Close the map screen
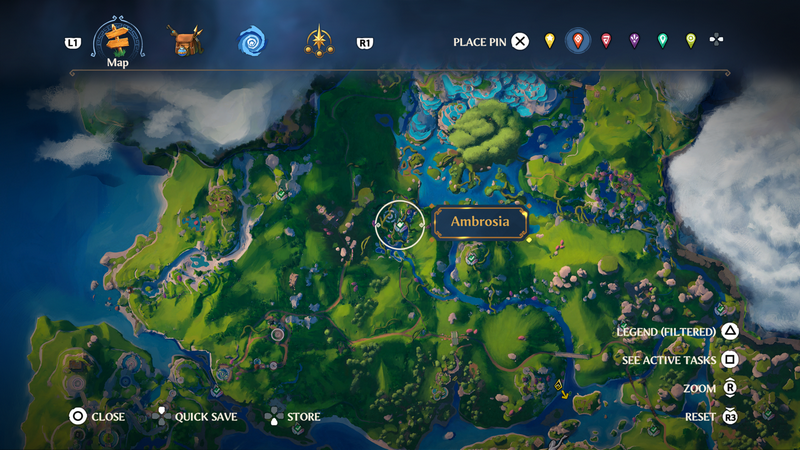The image size is (800, 450). (77, 417)
